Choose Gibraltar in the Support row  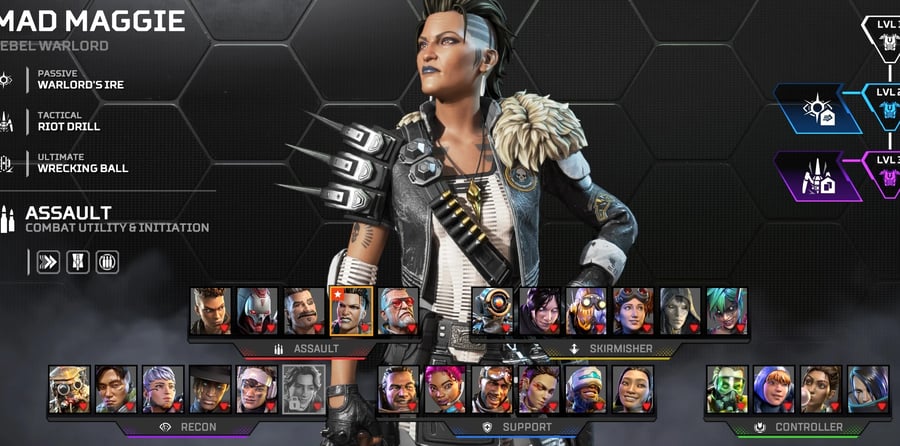(398, 389)
